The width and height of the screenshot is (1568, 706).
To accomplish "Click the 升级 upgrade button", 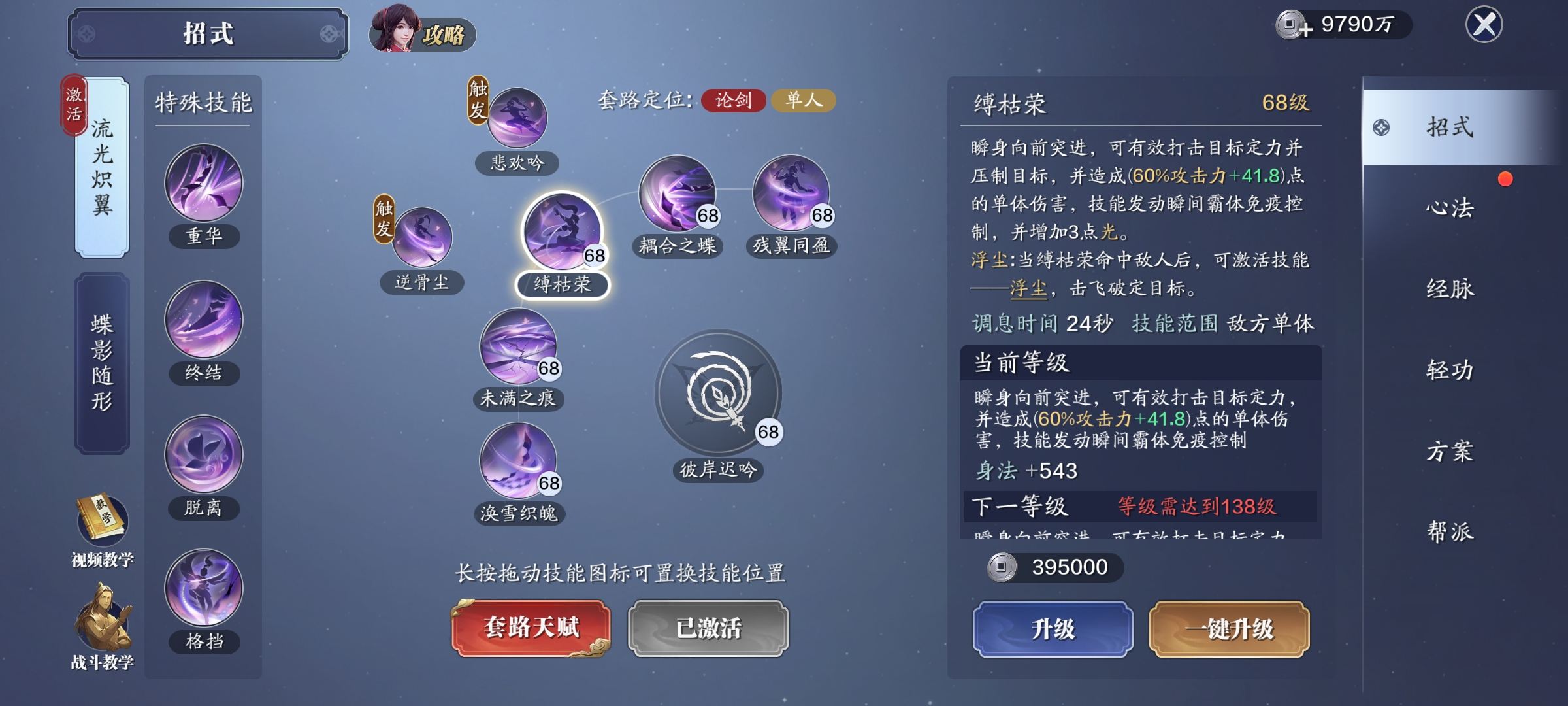I will click(1053, 629).
